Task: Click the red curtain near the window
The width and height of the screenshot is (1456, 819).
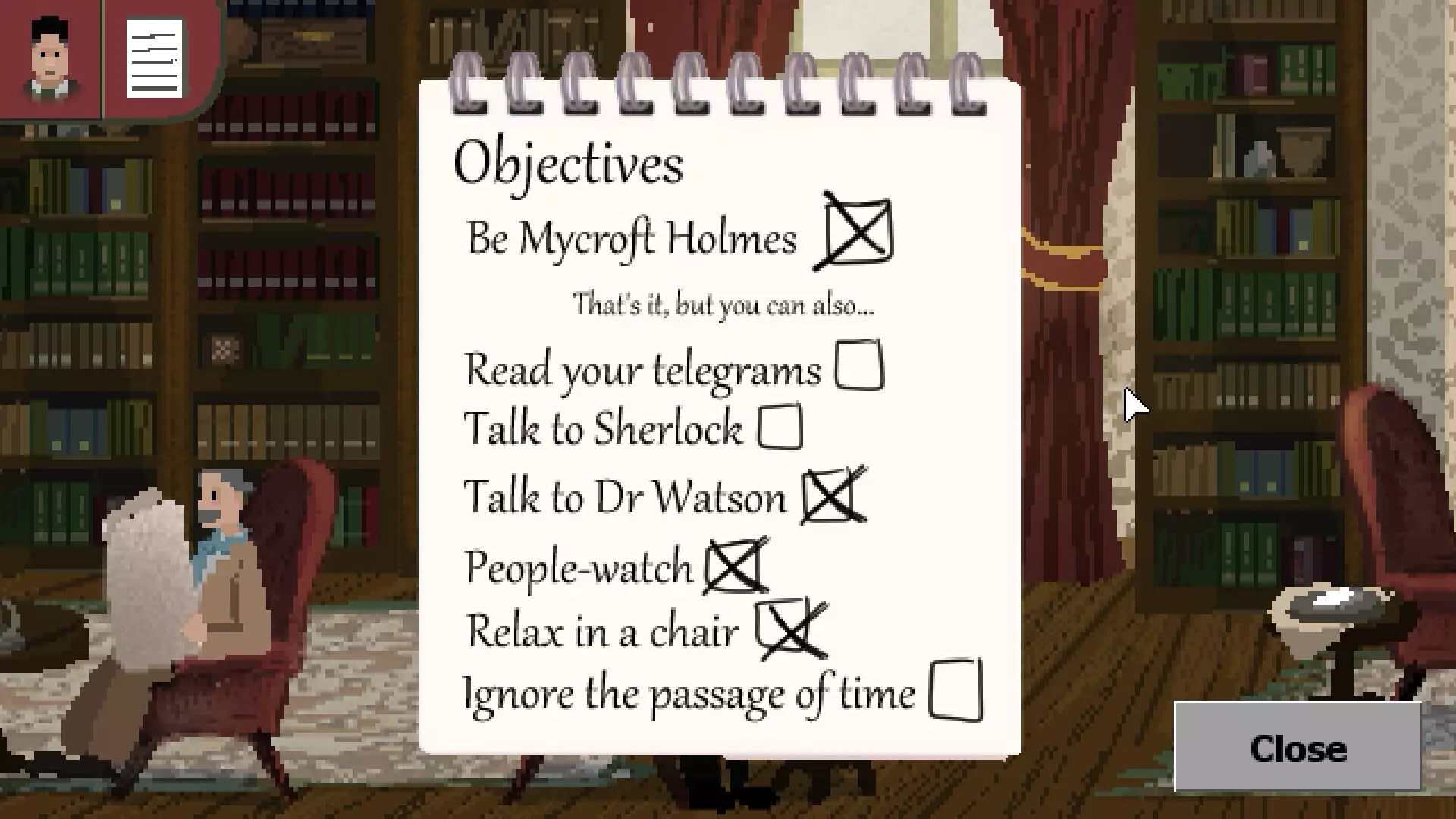Action: [1062, 227]
